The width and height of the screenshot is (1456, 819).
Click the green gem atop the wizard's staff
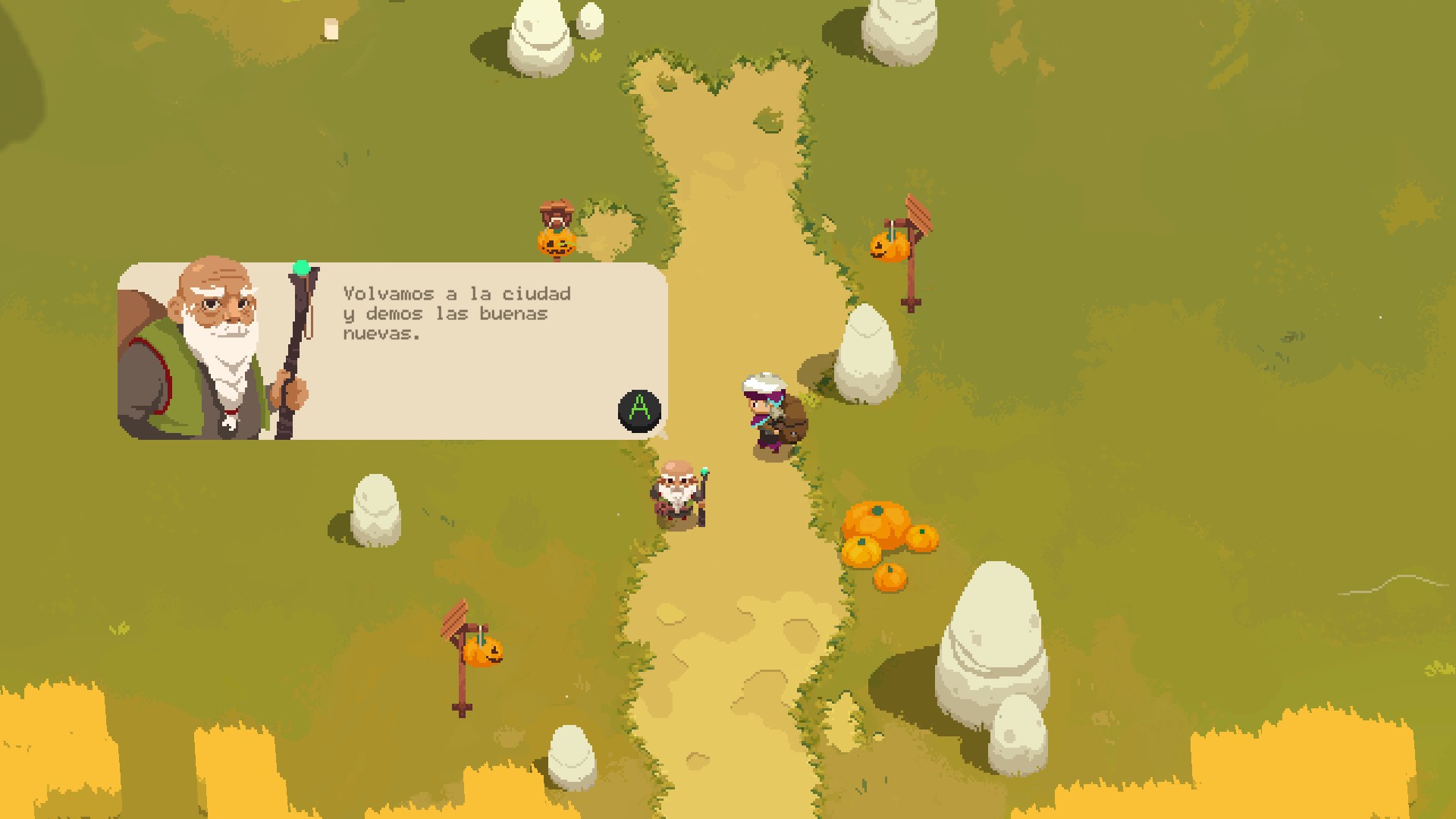point(301,267)
